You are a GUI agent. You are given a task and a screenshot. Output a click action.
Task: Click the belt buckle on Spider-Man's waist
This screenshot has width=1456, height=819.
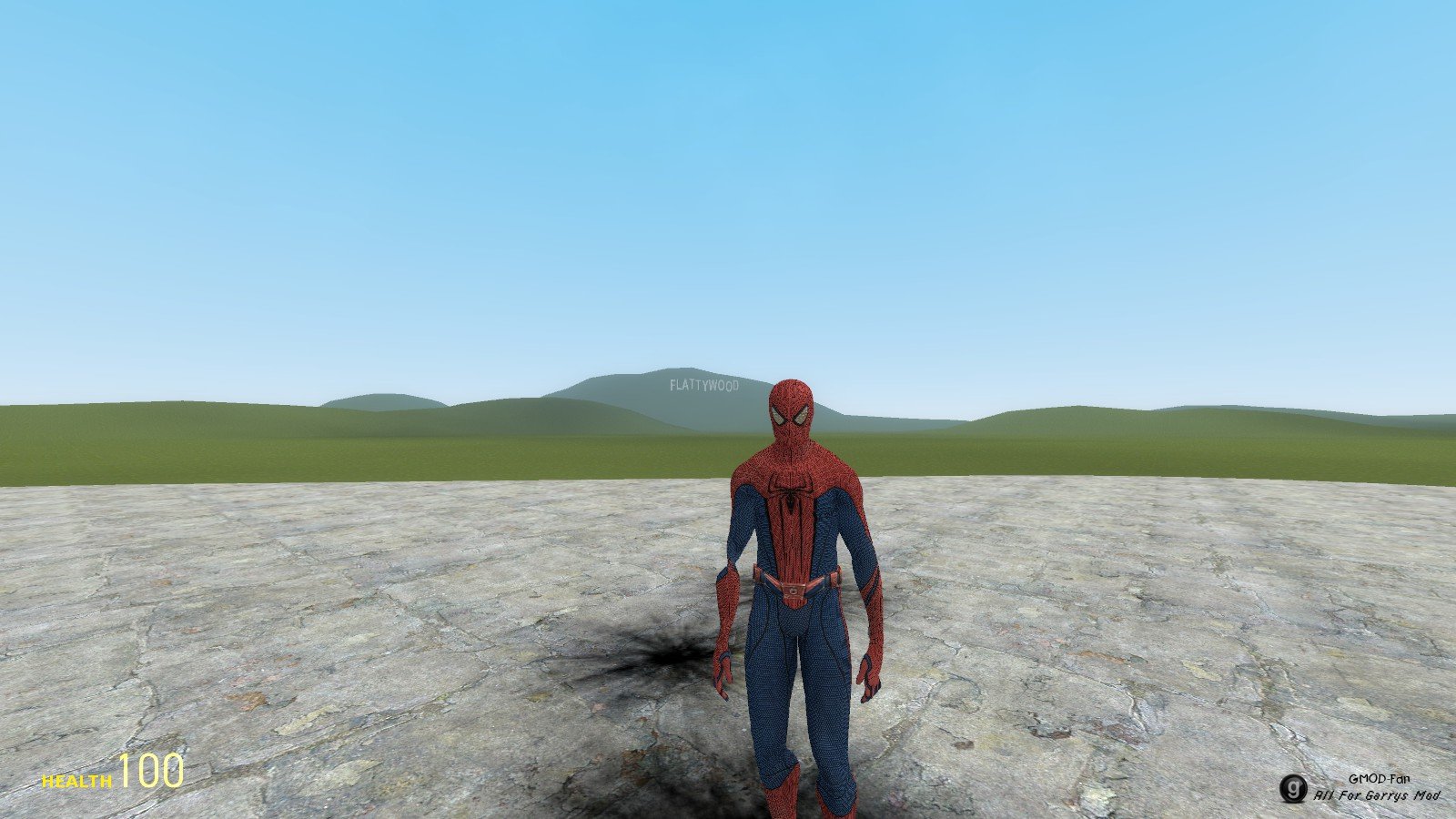pos(794,591)
